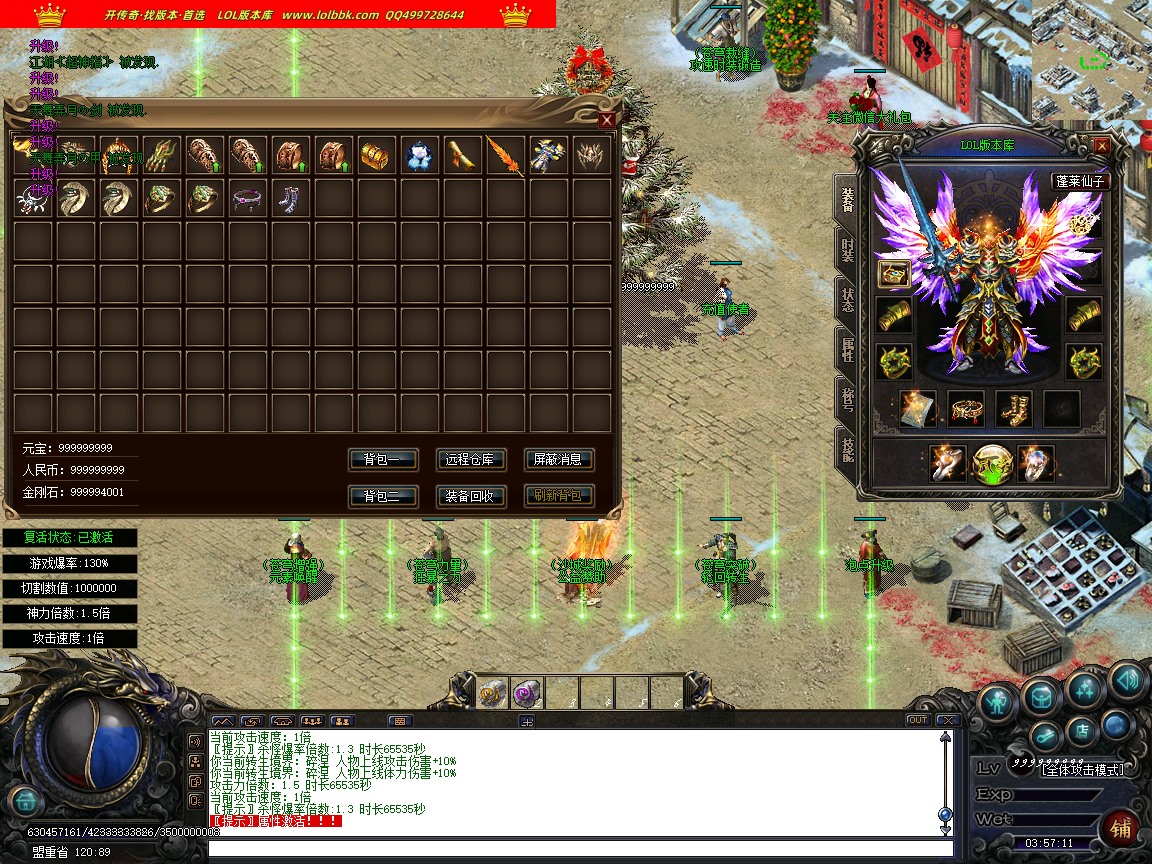Use the purple scroll in the hotbar
1152x864 pixels.
526,693
